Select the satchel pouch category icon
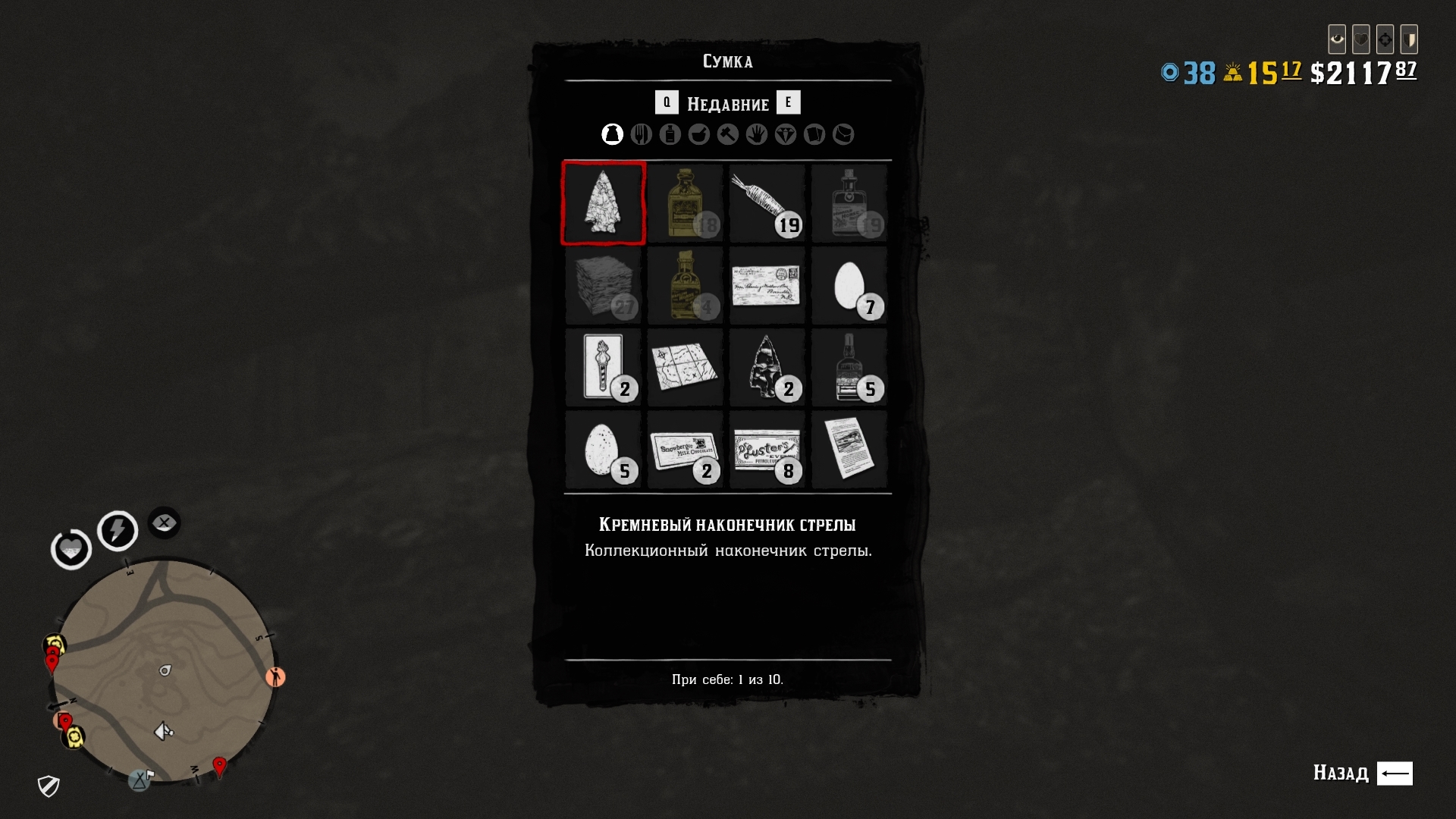Screen dimensions: 1456x819 click(844, 134)
